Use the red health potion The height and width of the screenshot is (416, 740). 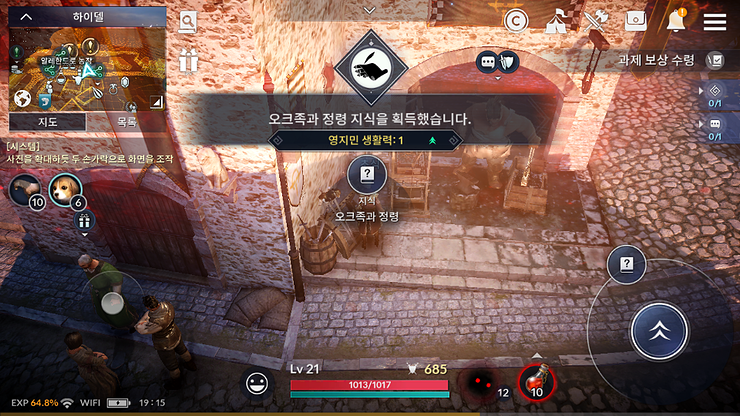[x=537, y=382]
